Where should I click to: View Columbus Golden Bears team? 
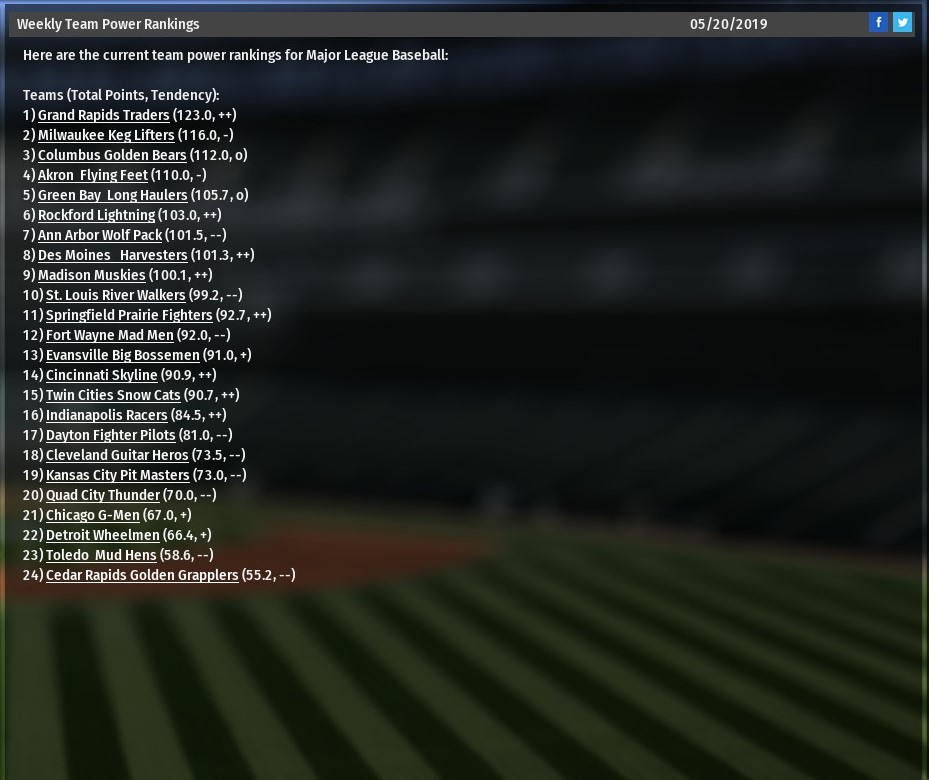[112, 155]
